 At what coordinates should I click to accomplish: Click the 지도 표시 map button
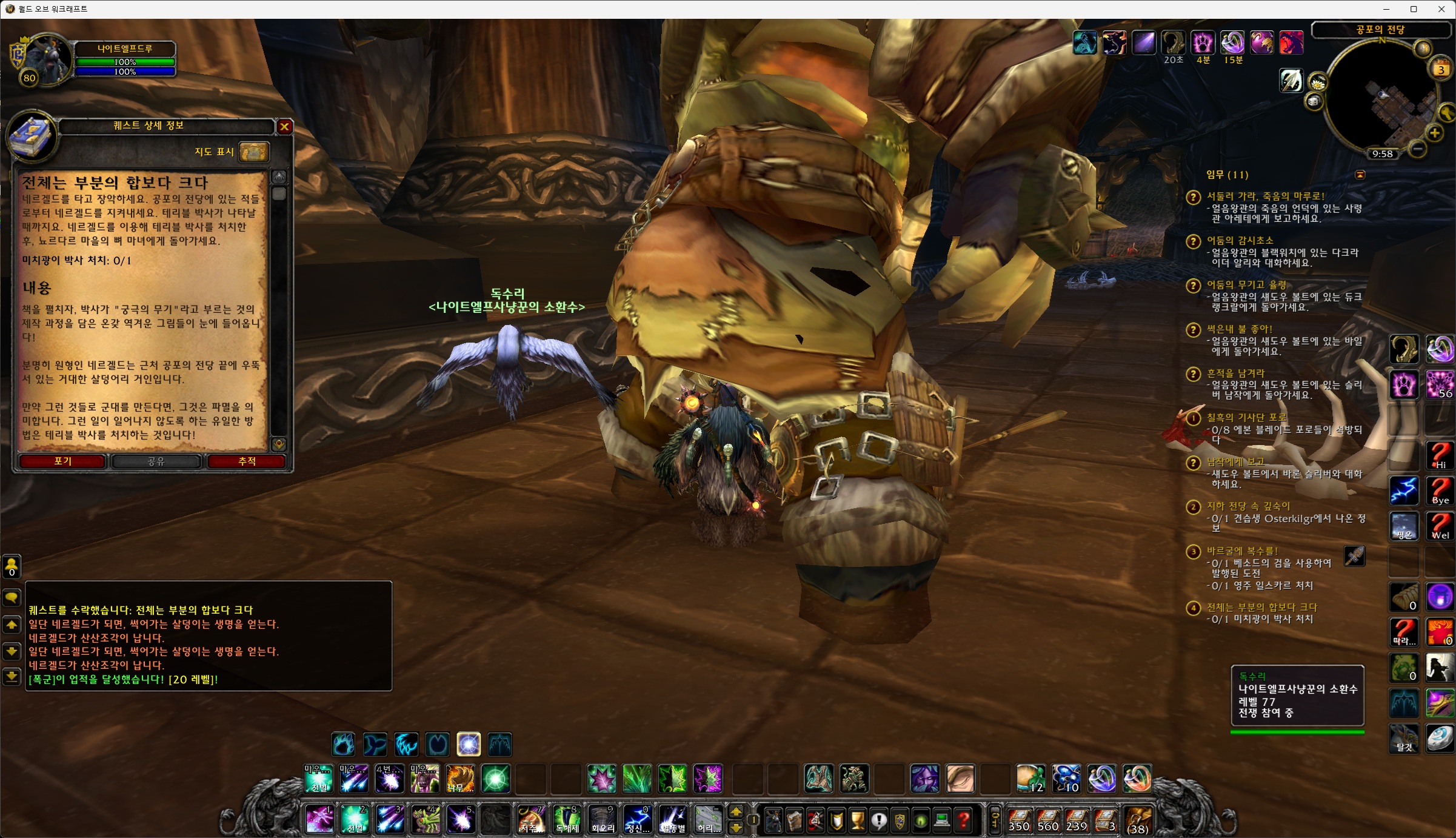[253, 152]
